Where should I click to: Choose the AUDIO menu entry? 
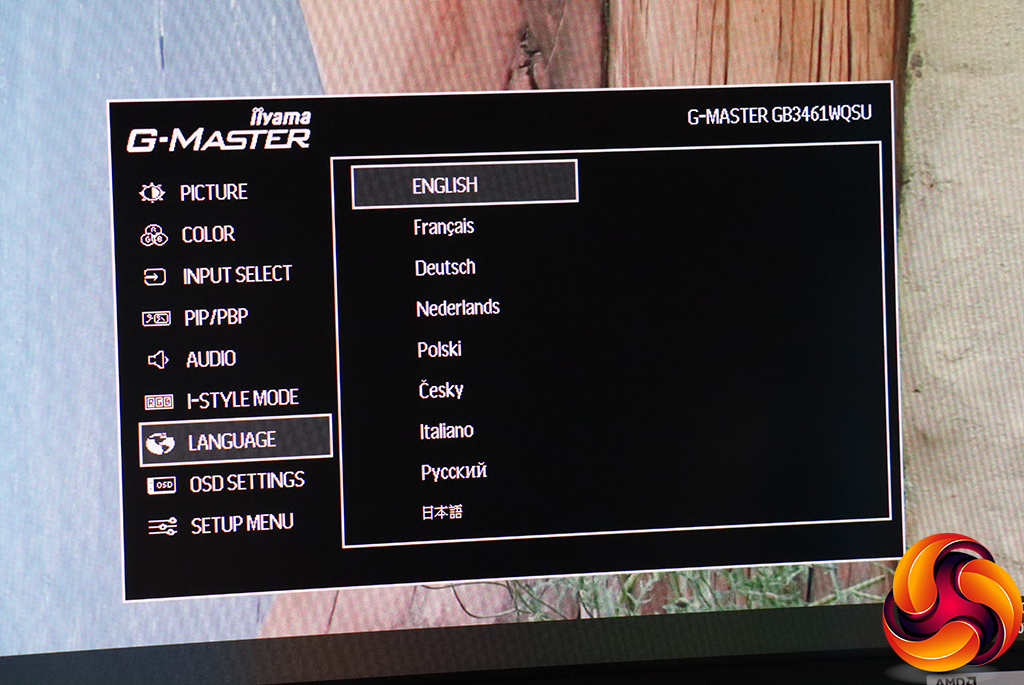pos(211,359)
